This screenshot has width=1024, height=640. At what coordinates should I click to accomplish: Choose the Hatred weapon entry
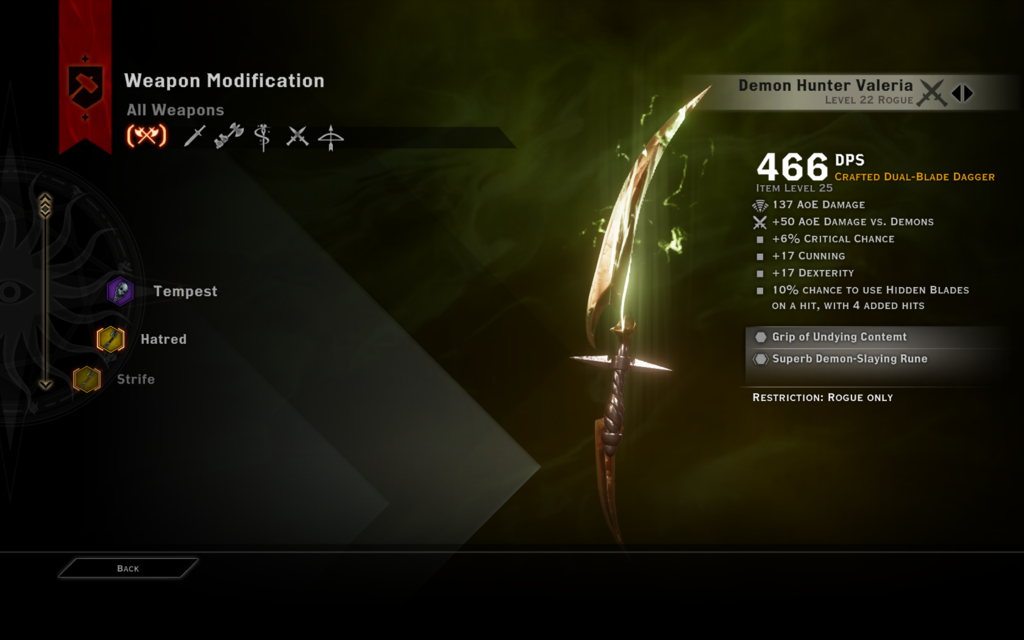coord(162,339)
